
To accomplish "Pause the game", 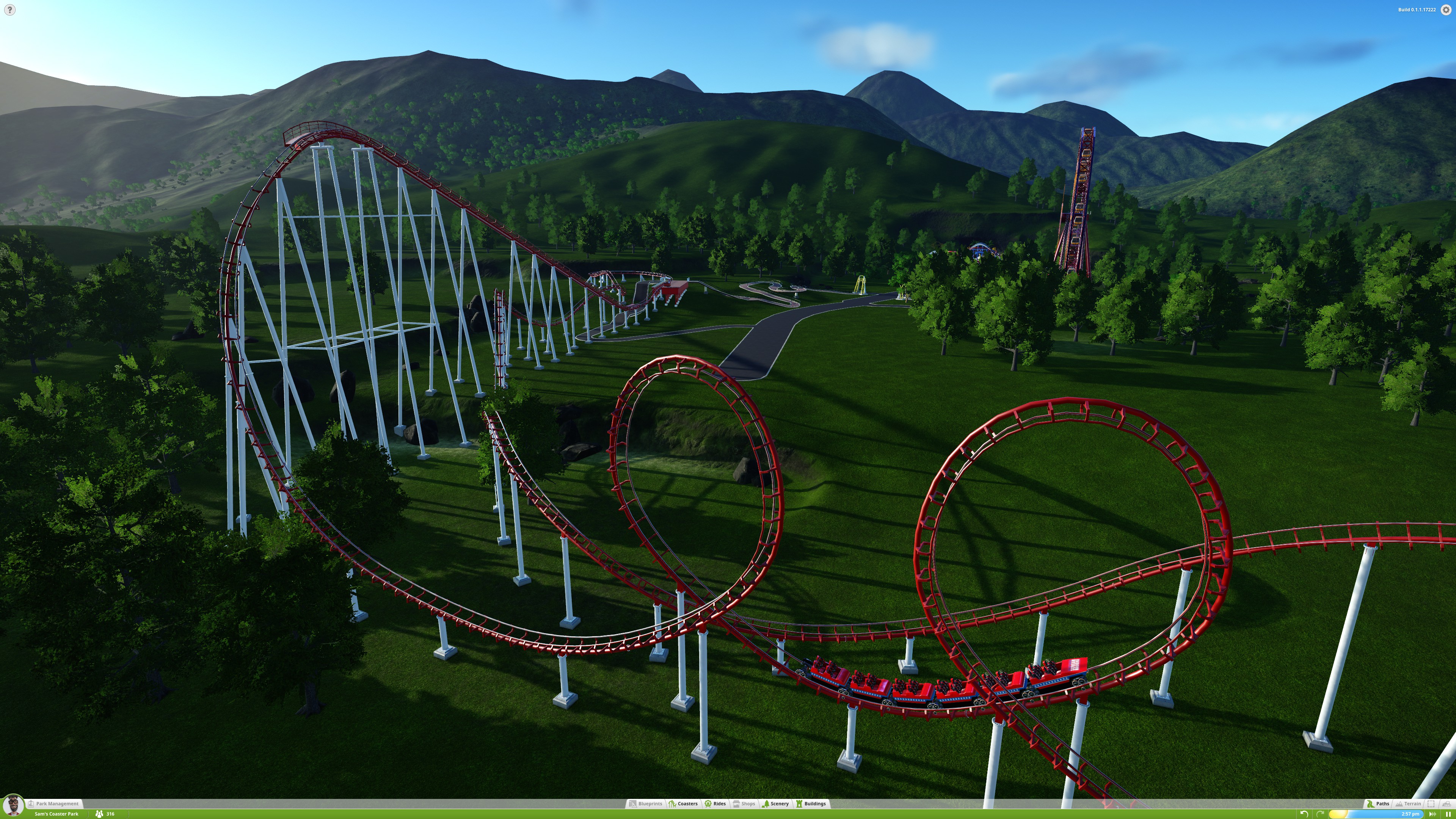I will pyautogui.click(x=1448, y=814).
